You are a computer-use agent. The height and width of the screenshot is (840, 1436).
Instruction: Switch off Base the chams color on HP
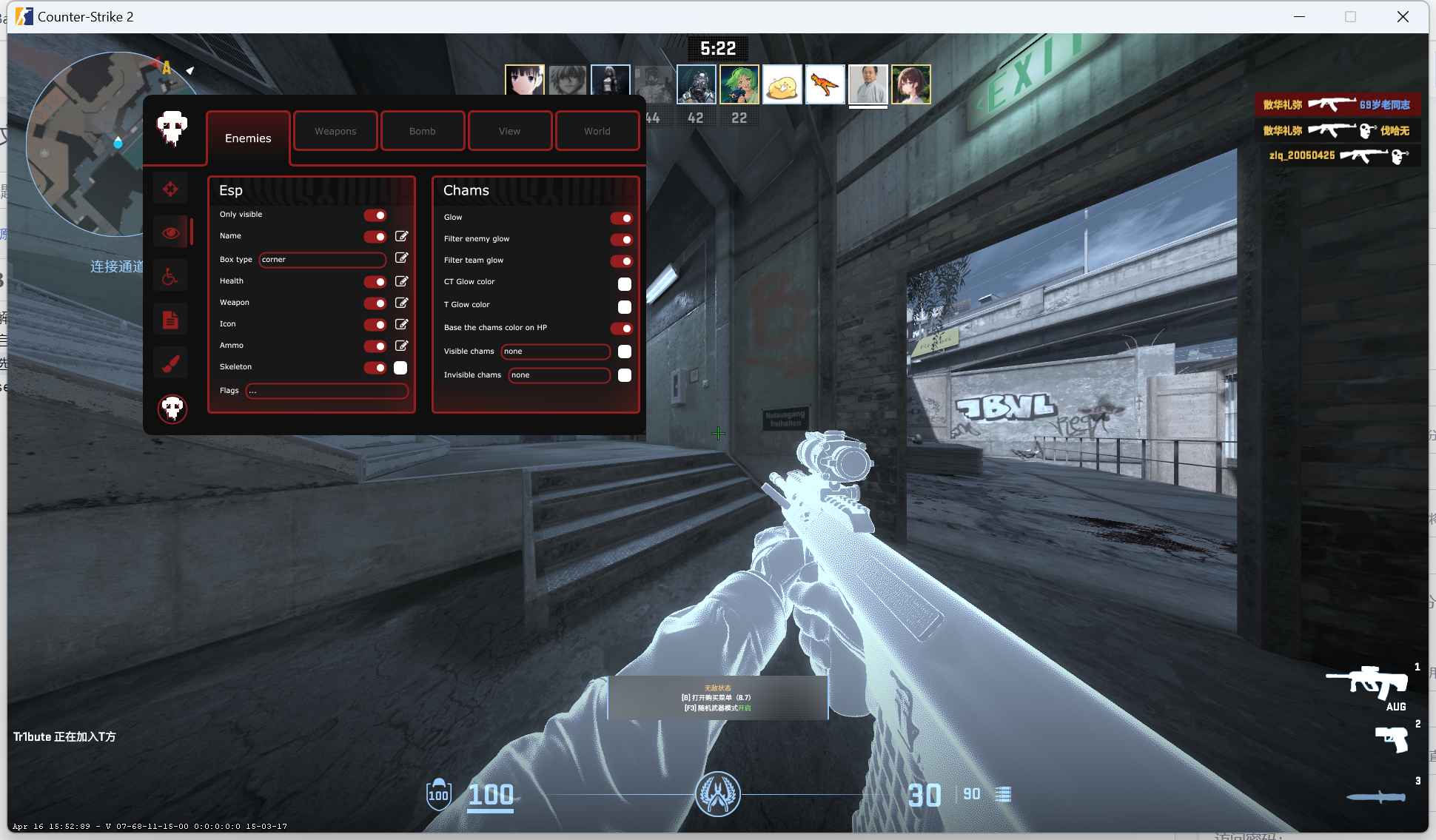[x=621, y=329]
